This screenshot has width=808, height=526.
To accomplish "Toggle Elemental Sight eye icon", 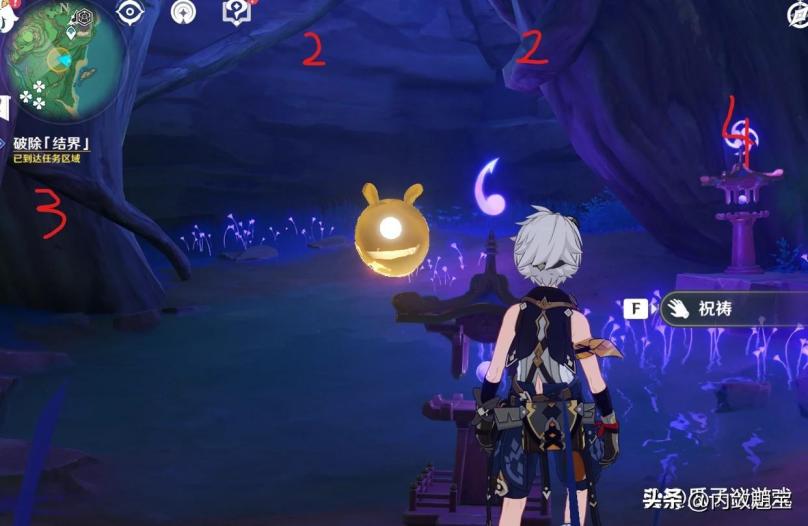I will click(x=130, y=12).
